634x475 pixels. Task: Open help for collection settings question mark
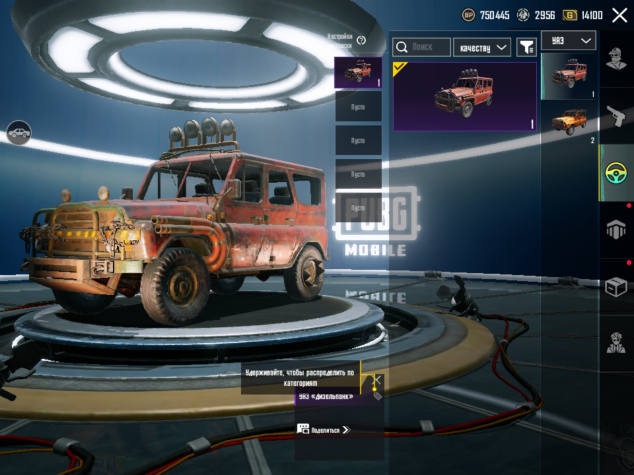coord(361,40)
